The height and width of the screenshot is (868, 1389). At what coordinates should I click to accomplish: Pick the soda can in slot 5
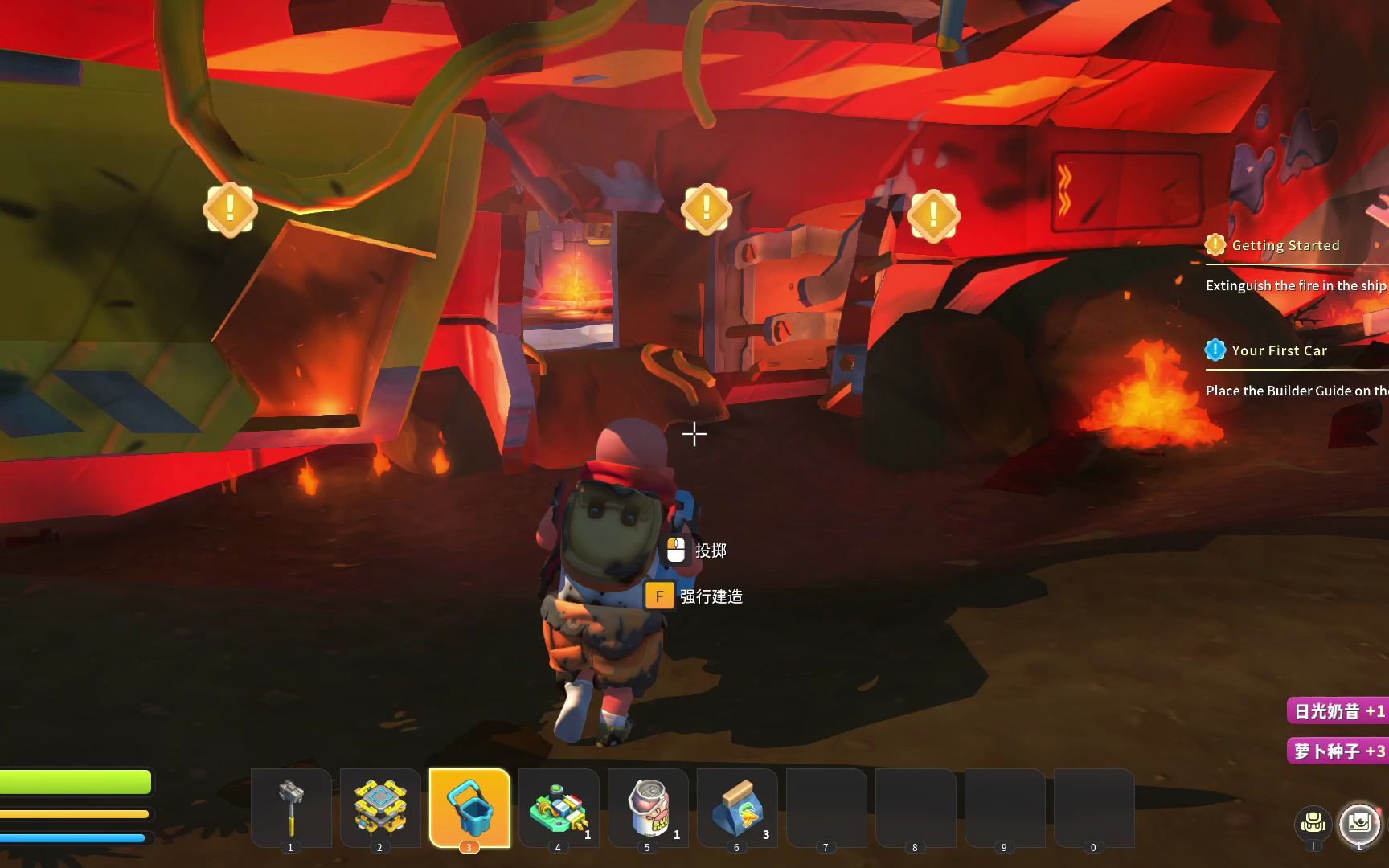(x=648, y=807)
